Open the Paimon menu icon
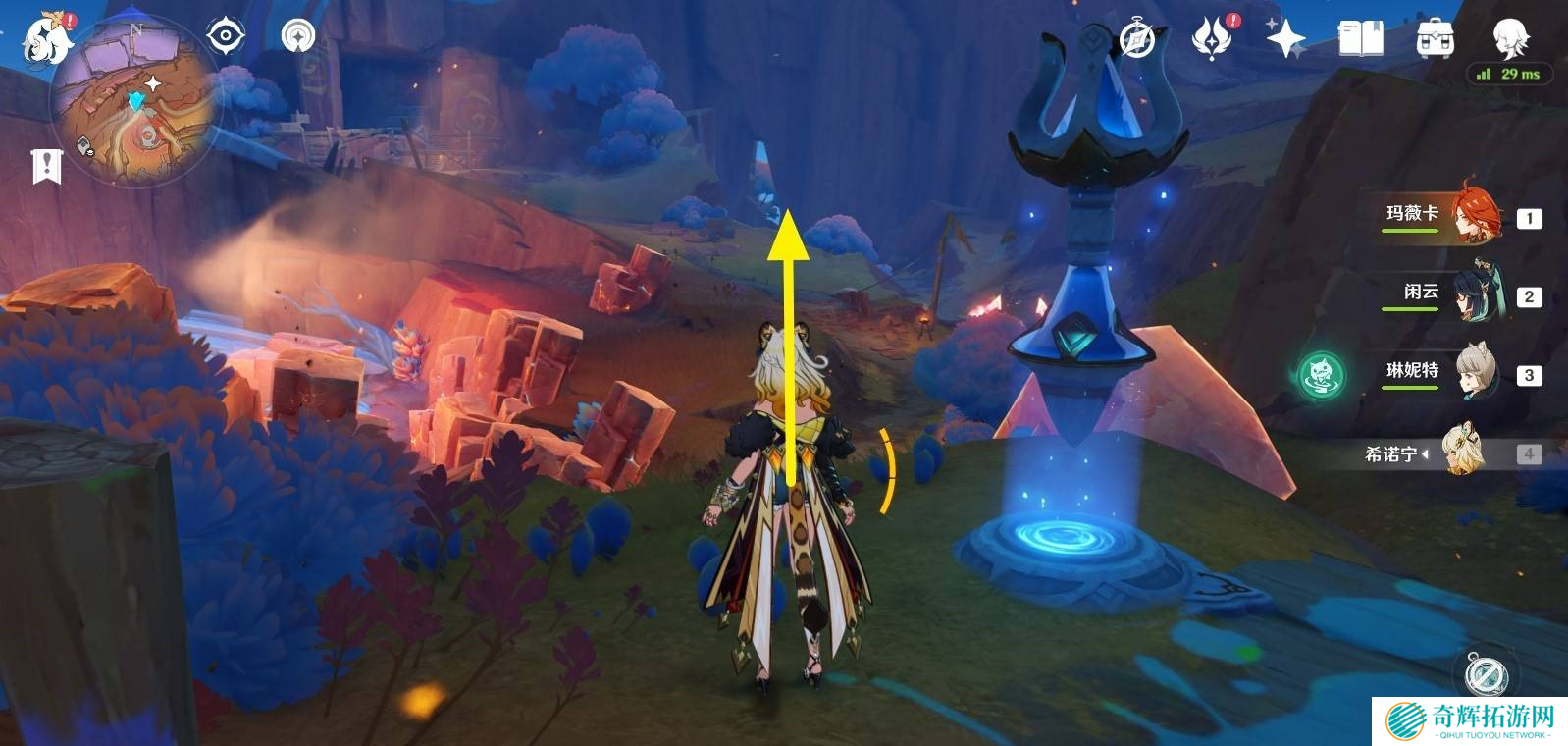This screenshot has width=1568, height=746. 46,39
